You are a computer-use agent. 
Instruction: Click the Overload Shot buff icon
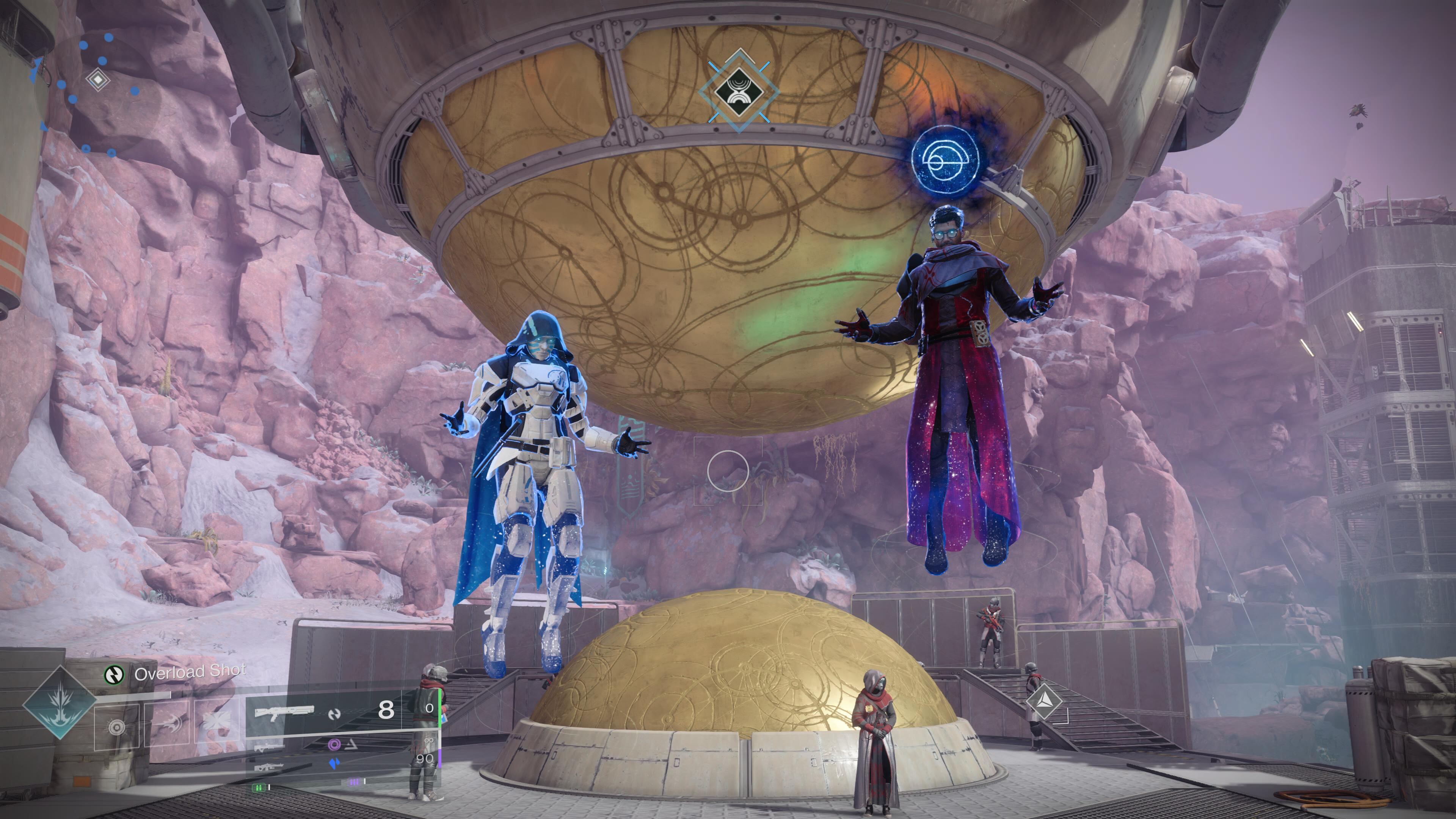pos(114,674)
